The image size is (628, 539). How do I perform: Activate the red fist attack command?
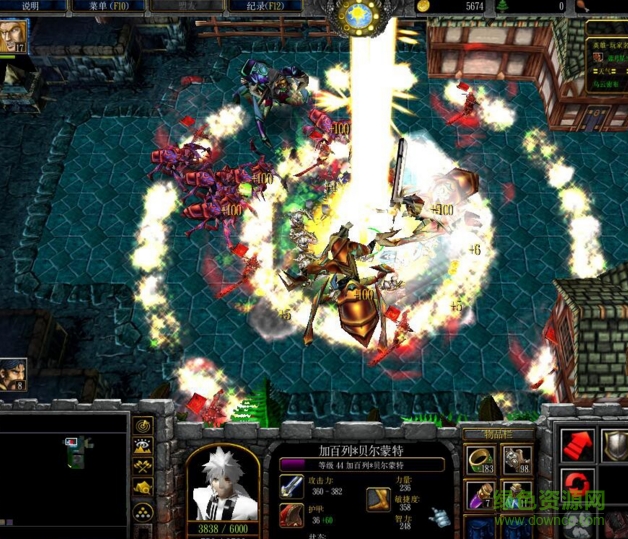[x=577, y=447]
